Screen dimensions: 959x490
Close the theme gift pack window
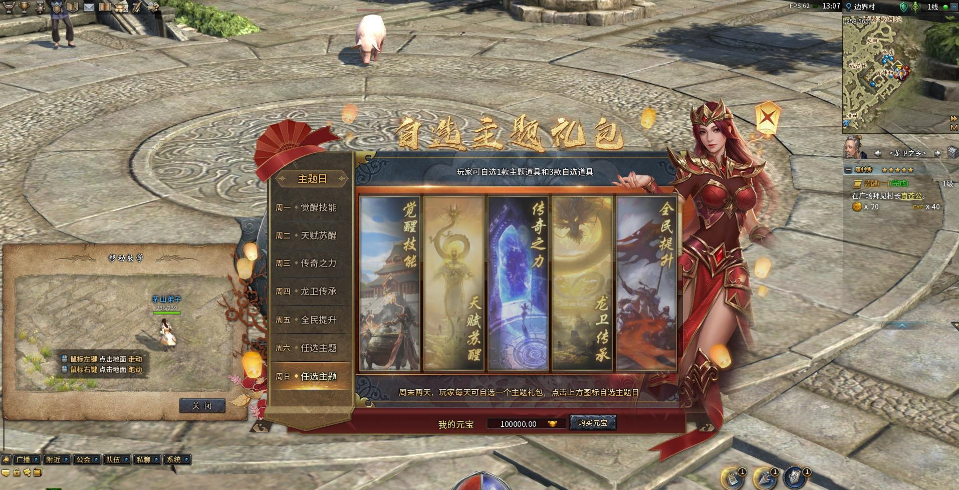[767, 120]
